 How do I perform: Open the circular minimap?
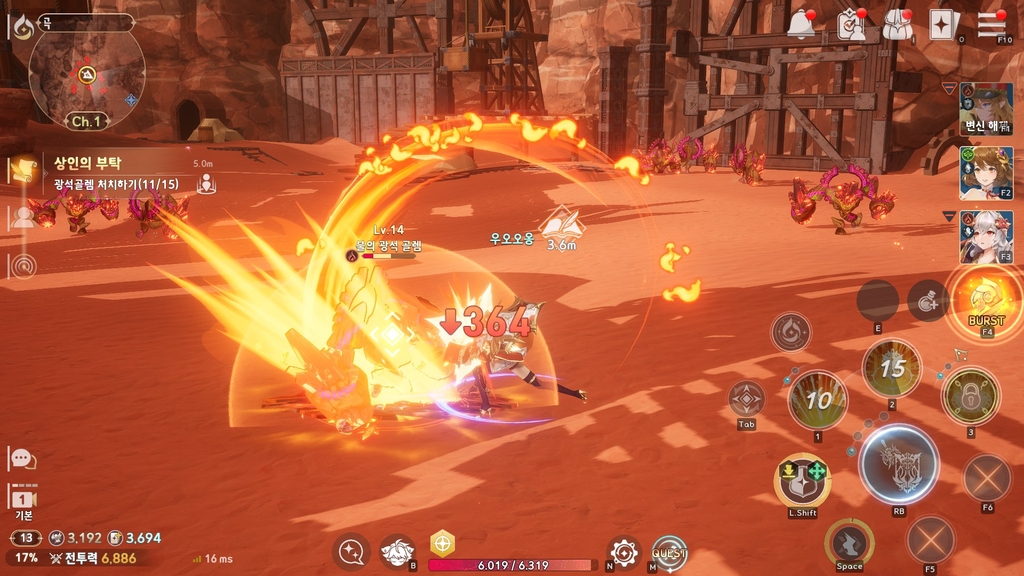pyautogui.click(x=86, y=76)
